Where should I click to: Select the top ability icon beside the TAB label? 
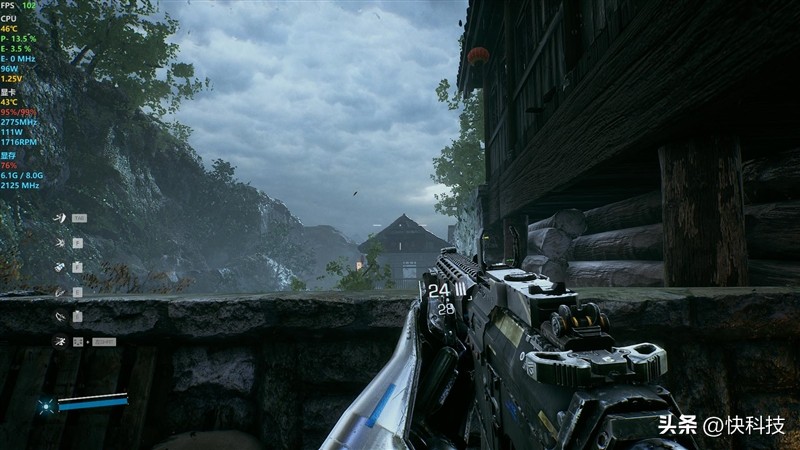click(60, 217)
